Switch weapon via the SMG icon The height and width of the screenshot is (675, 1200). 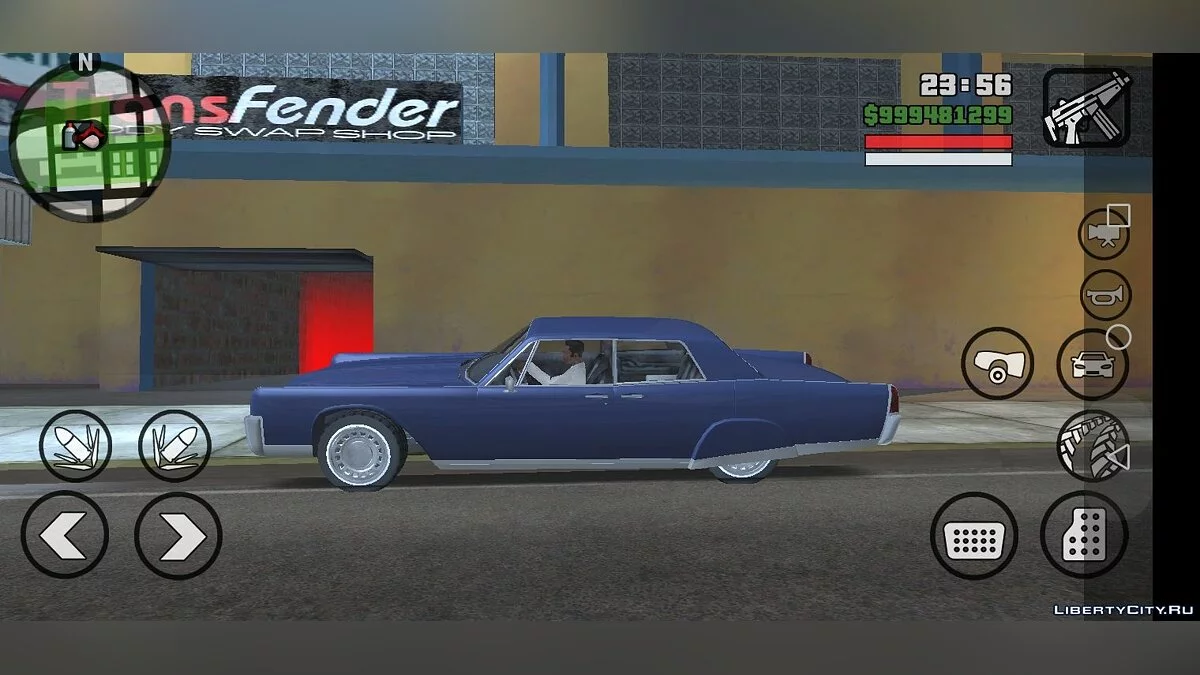point(1086,107)
